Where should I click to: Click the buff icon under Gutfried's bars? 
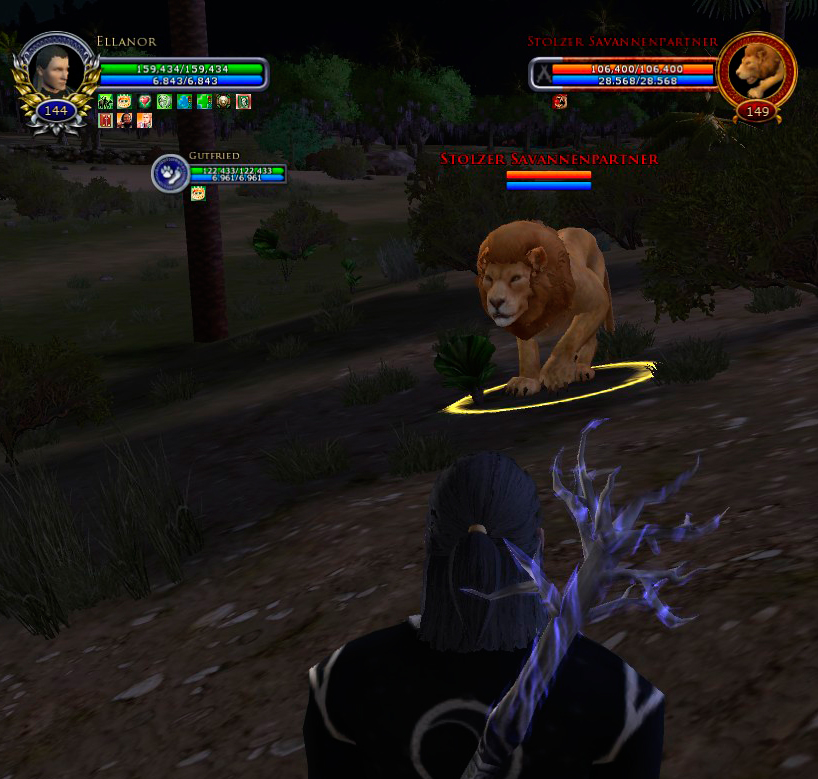(x=198, y=193)
